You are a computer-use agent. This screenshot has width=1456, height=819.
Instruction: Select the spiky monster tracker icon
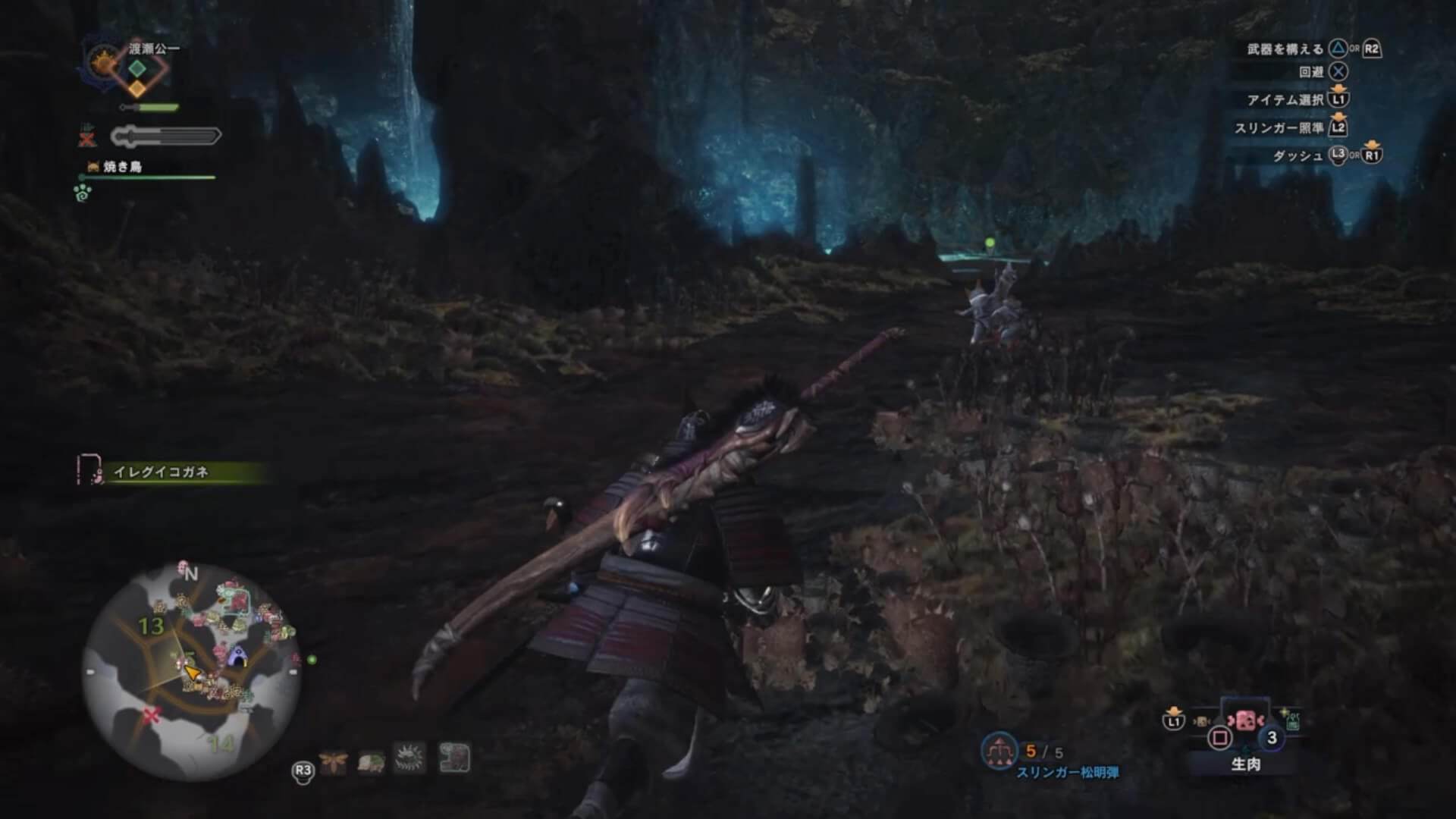[410, 758]
